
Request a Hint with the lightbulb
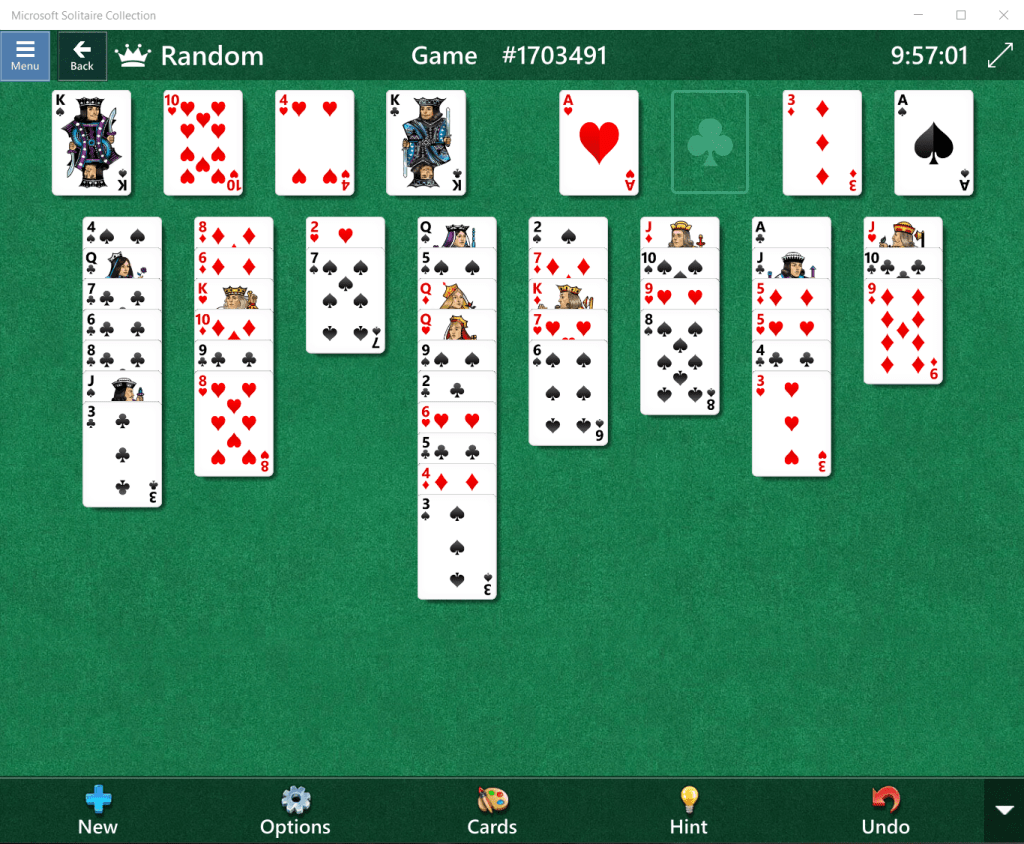click(x=688, y=811)
